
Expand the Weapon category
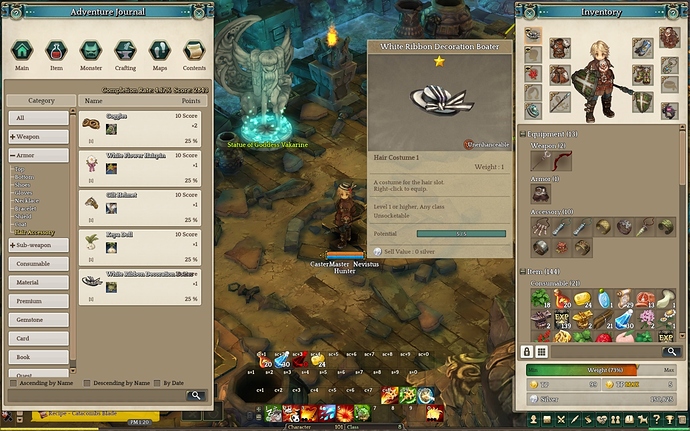pyautogui.click(x=40, y=136)
